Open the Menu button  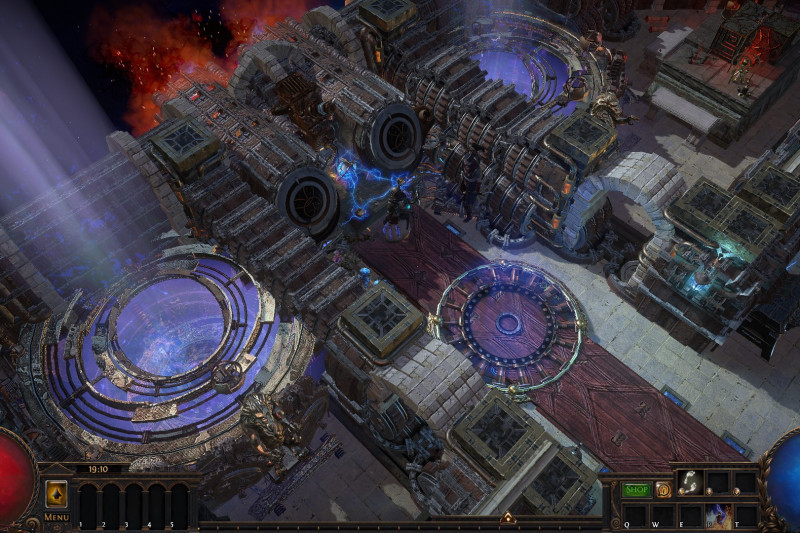click(x=56, y=517)
